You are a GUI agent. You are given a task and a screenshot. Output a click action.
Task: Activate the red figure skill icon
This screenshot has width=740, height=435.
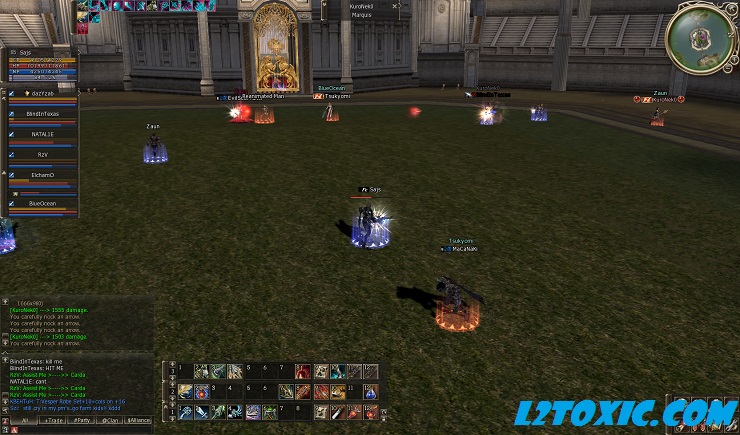coord(303,371)
